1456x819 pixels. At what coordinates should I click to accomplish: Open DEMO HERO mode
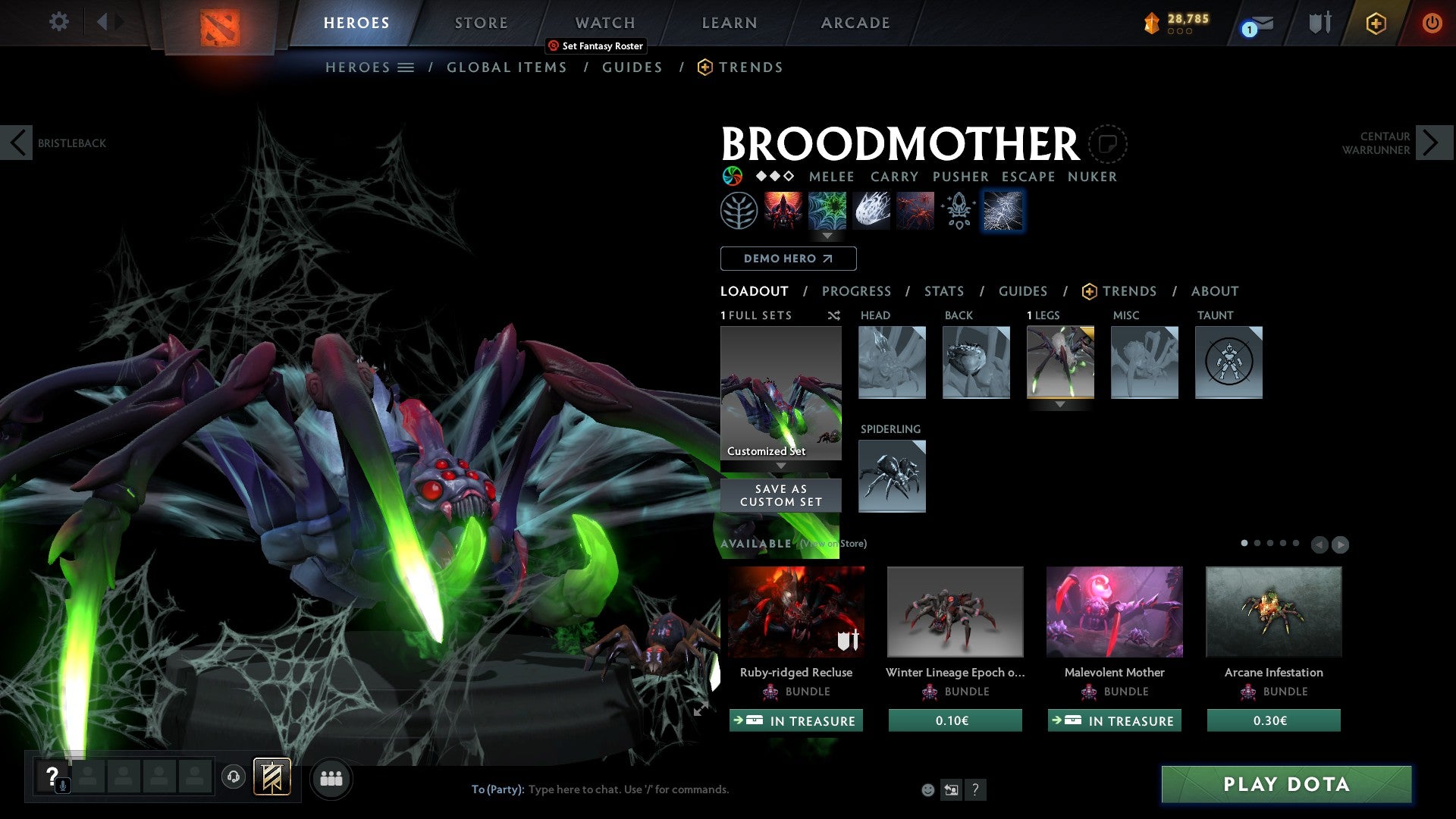(787, 258)
